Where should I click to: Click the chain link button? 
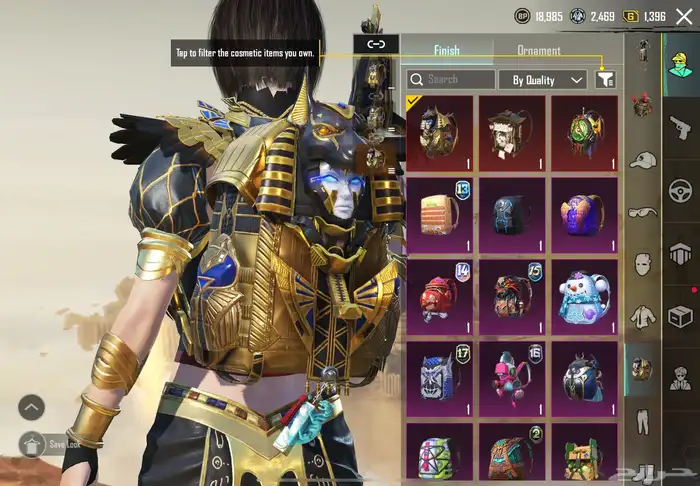tap(376, 44)
